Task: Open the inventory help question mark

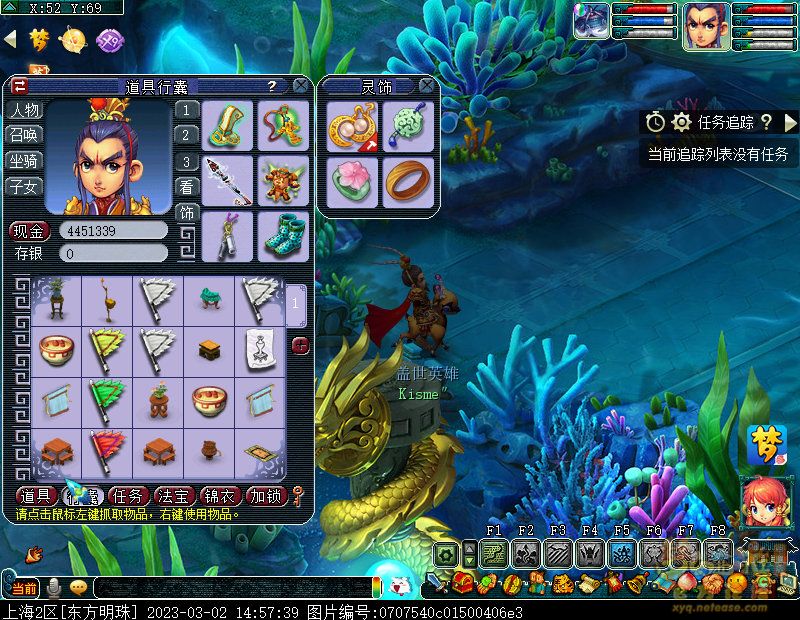Action: (272, 87)
